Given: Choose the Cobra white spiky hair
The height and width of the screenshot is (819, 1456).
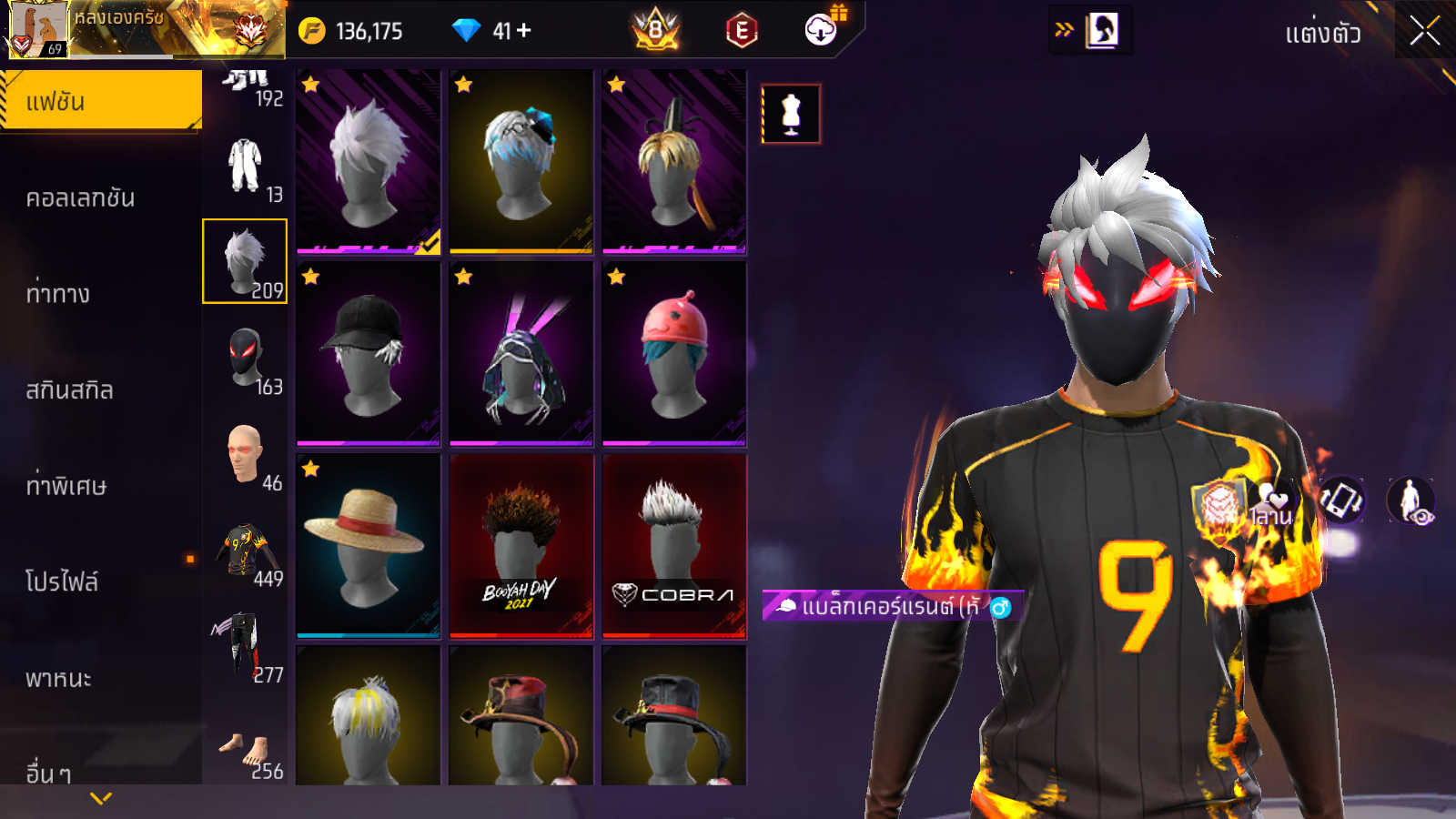Looking at the screenshot, I should pos(673,545).
